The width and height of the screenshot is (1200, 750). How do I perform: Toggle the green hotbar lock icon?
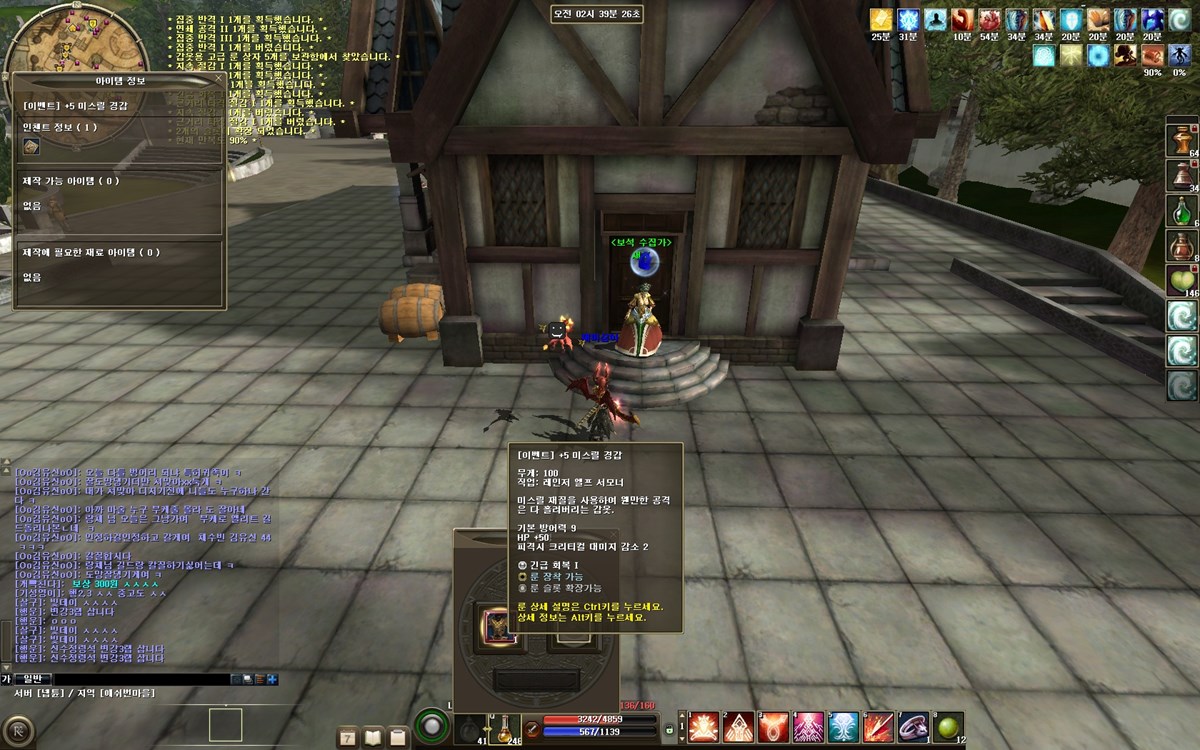pos(670,731)
